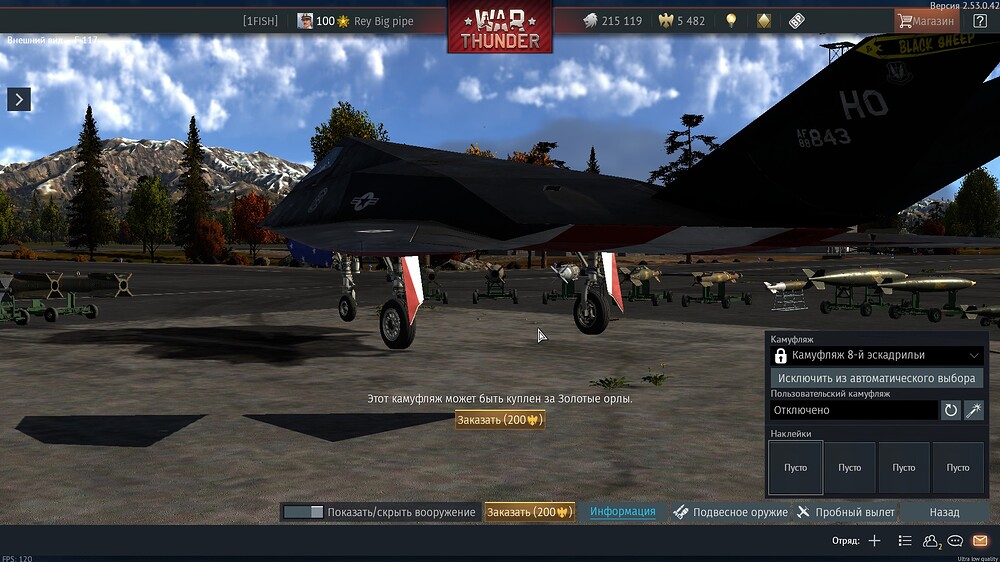This screenshot has height=562, width=1000.
Task: Refresh the user camouflage list
Action: coord(951,410)
